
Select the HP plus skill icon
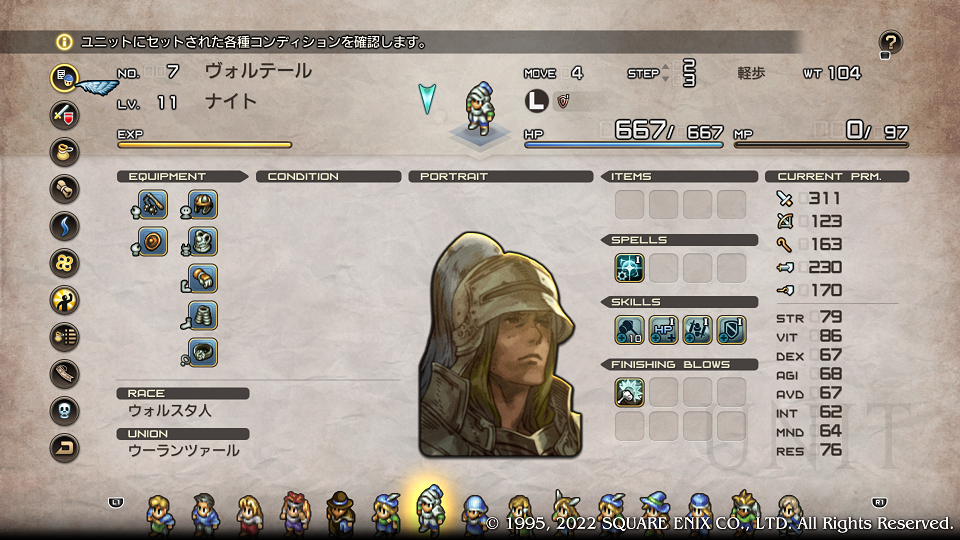[664, 330]
